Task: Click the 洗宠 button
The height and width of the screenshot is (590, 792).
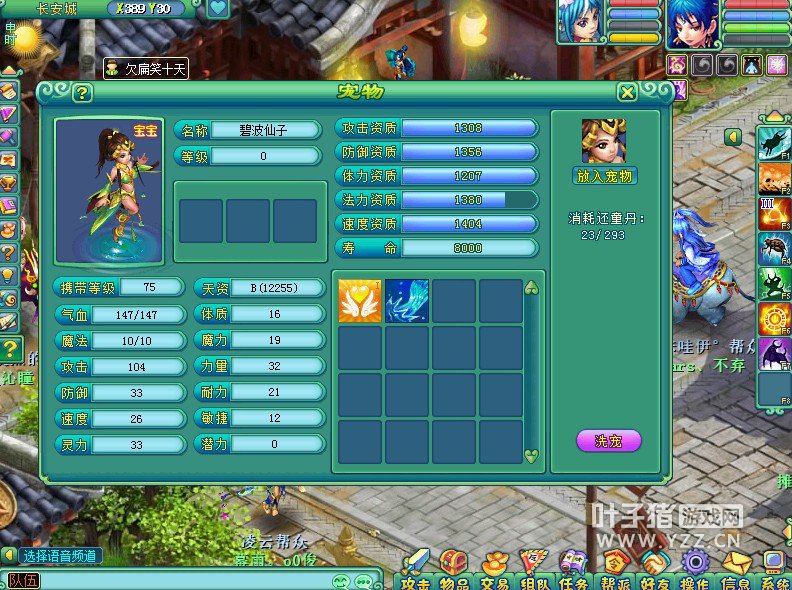Action: 608,441
